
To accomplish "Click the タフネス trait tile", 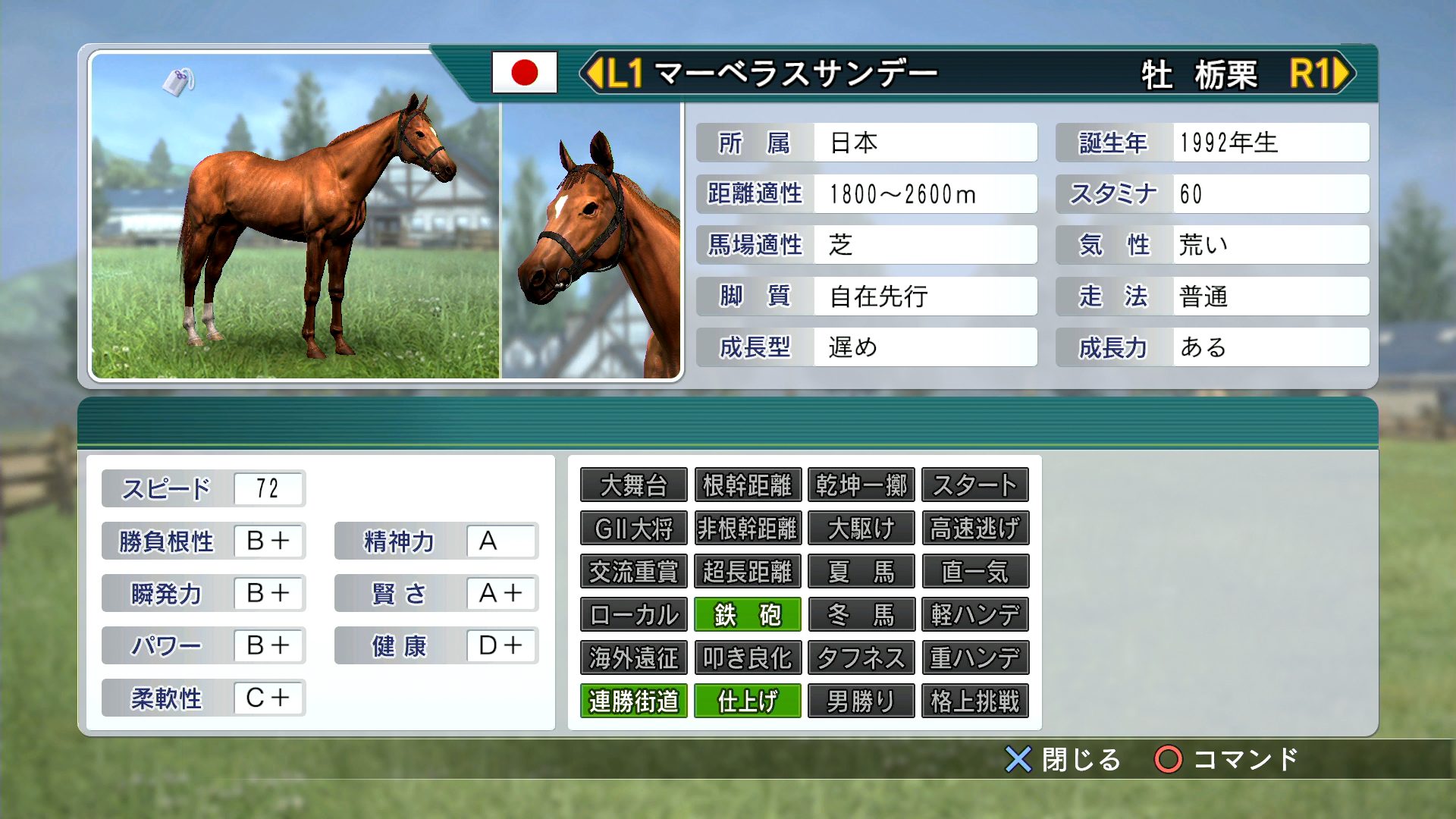I will (x=861, y=658).
